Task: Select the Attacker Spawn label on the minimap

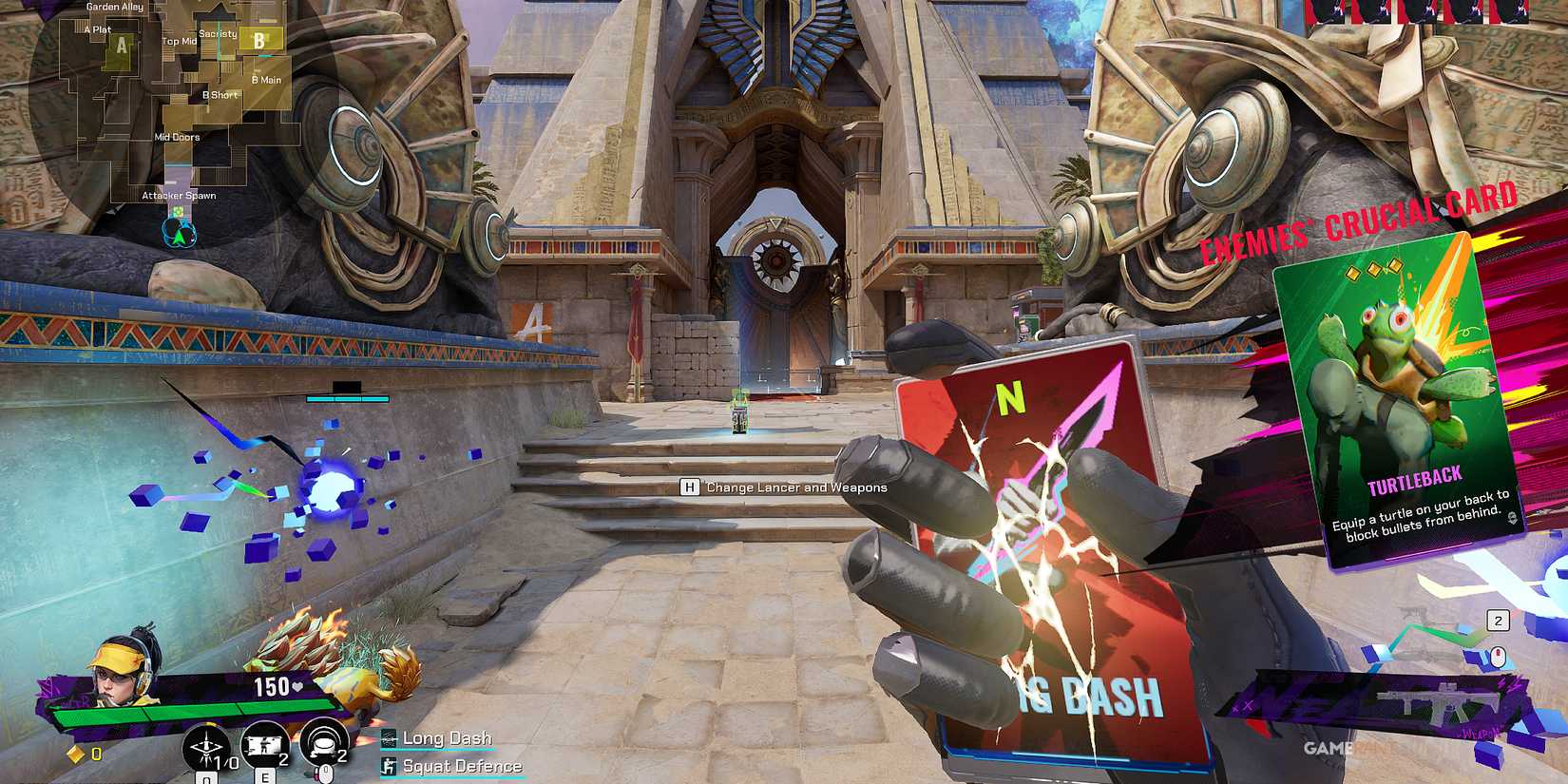Action: point(180,195)
